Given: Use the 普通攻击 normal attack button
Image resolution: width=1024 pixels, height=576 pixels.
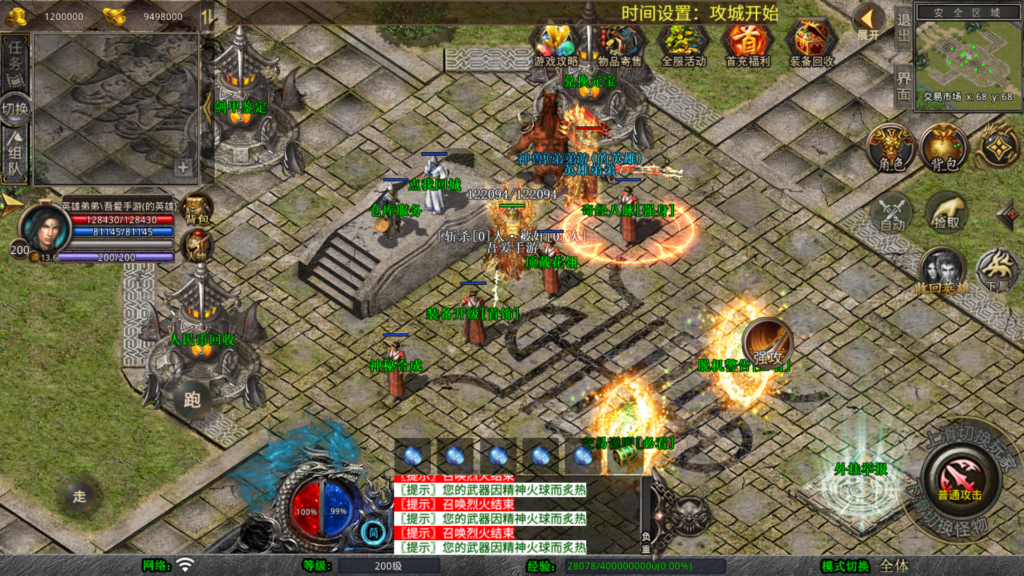Looking at the screenshot, I should pyautogui.click(x=959, y=476).
